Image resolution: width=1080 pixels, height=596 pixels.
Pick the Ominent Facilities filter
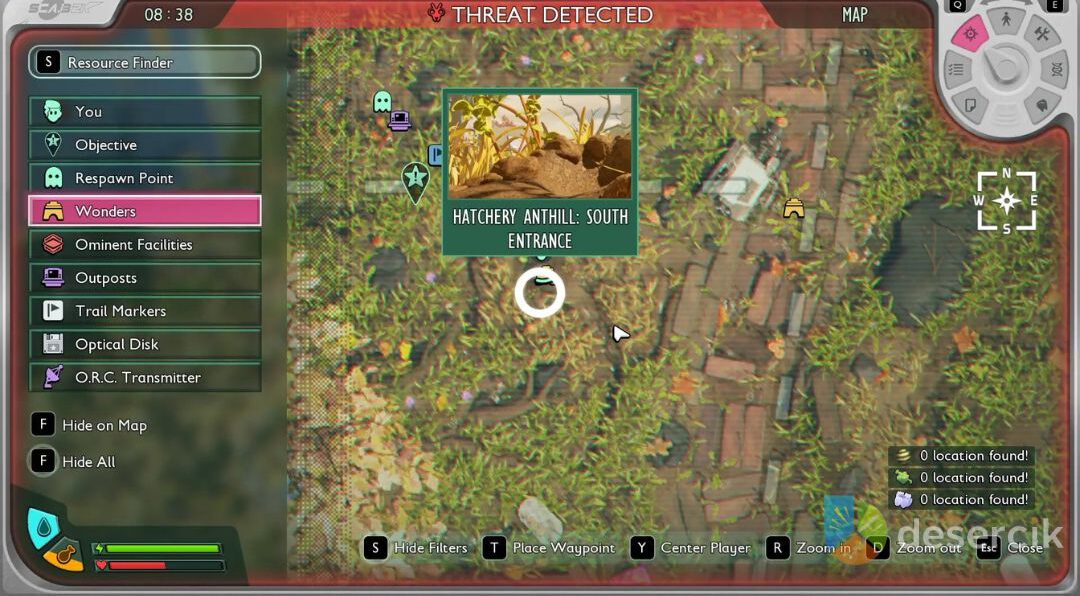[x=144, y=245]
